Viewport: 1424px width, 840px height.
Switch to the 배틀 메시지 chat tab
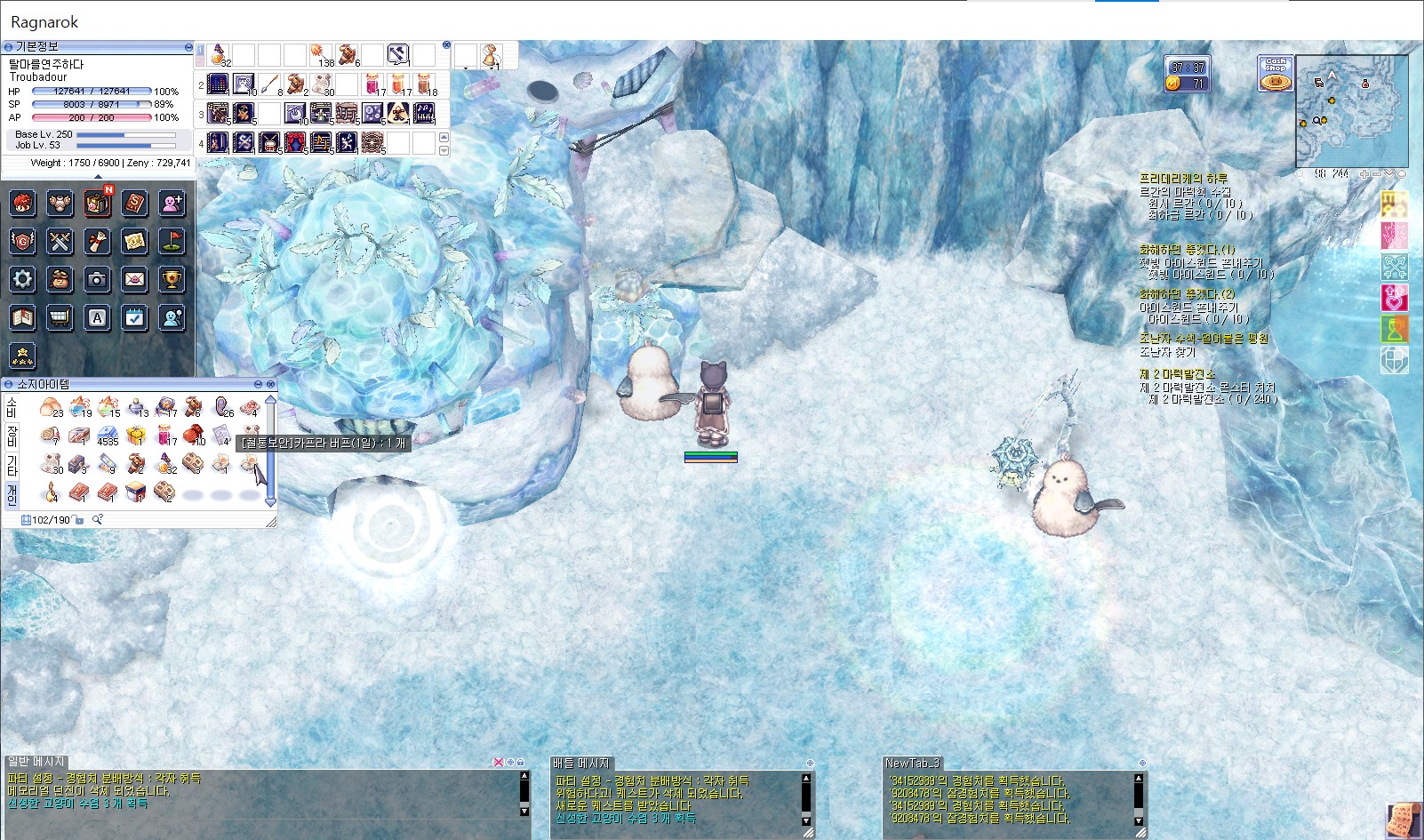(581, 763)
